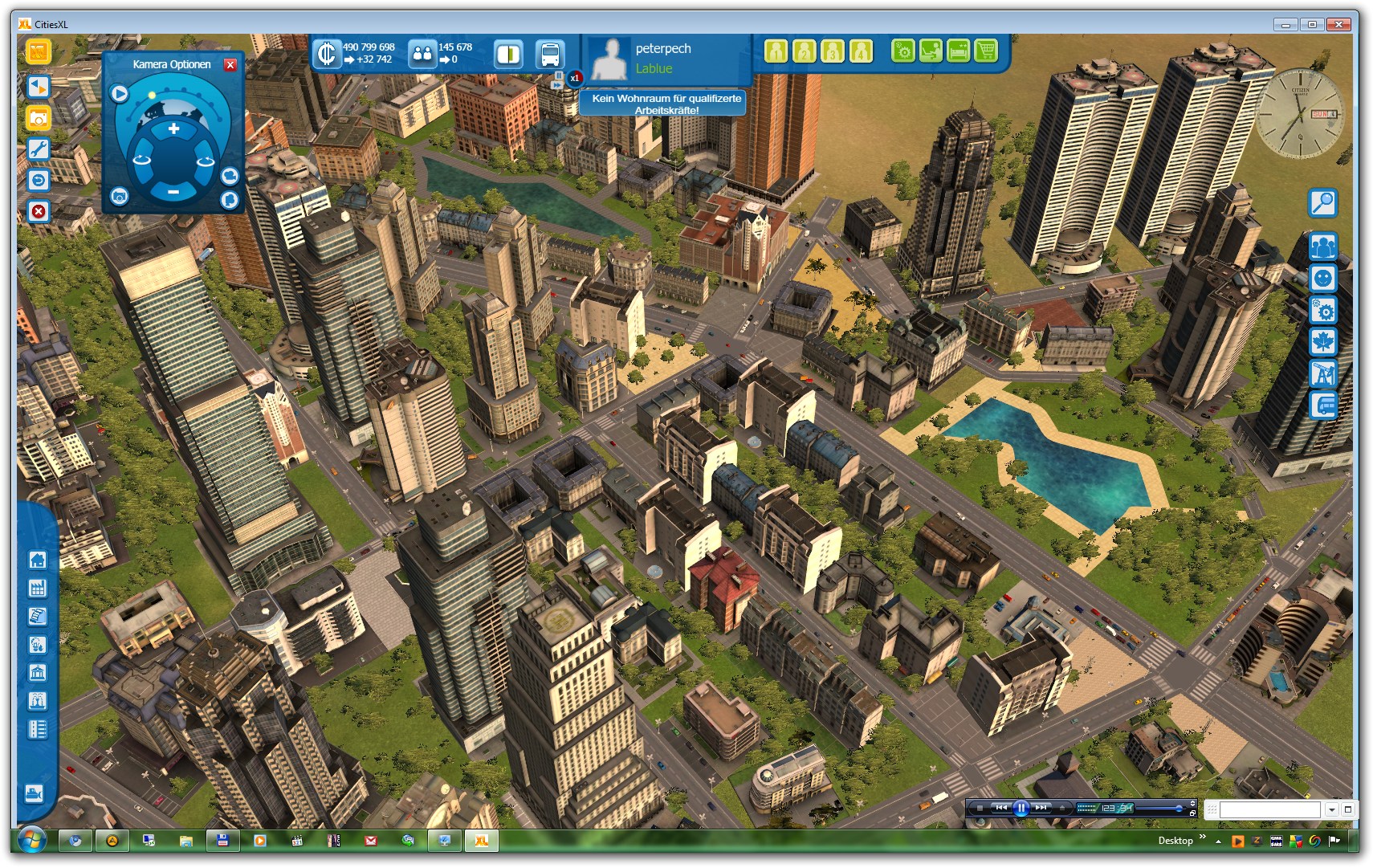Pause the media player in the taskbar
The height and width of the screenshot is (868, 1373).
(x=1021, y=808)
